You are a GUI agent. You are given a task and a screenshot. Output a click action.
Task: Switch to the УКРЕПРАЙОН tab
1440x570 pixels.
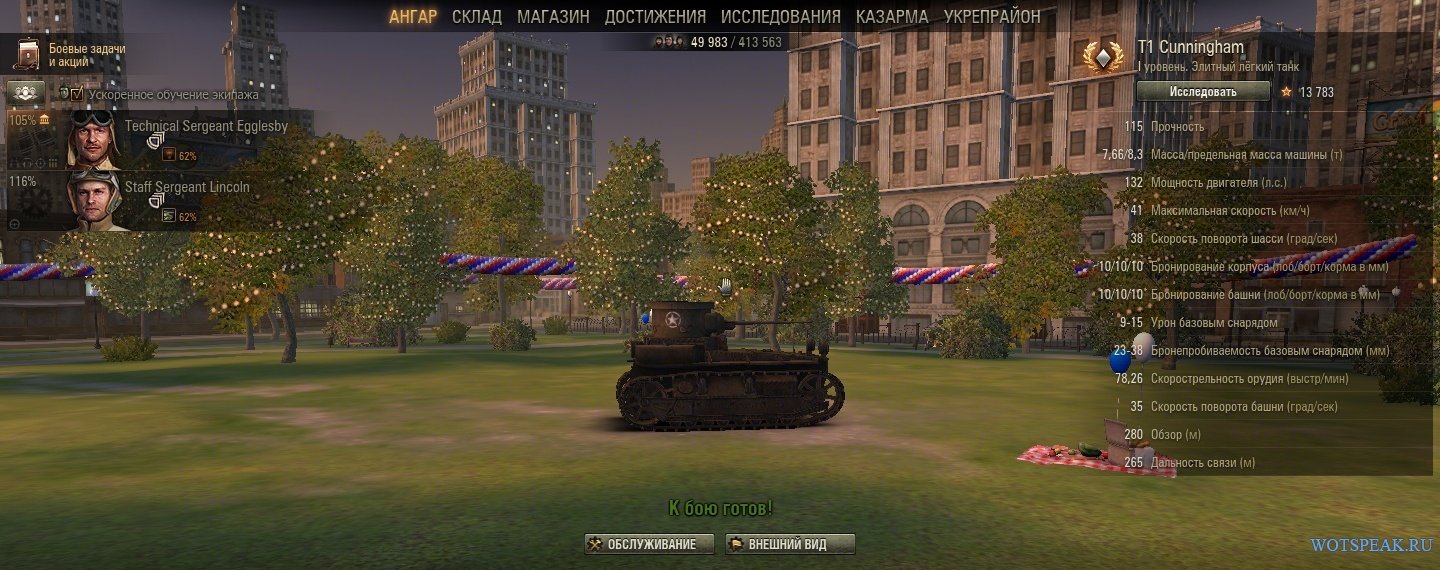tap(992, 16)
